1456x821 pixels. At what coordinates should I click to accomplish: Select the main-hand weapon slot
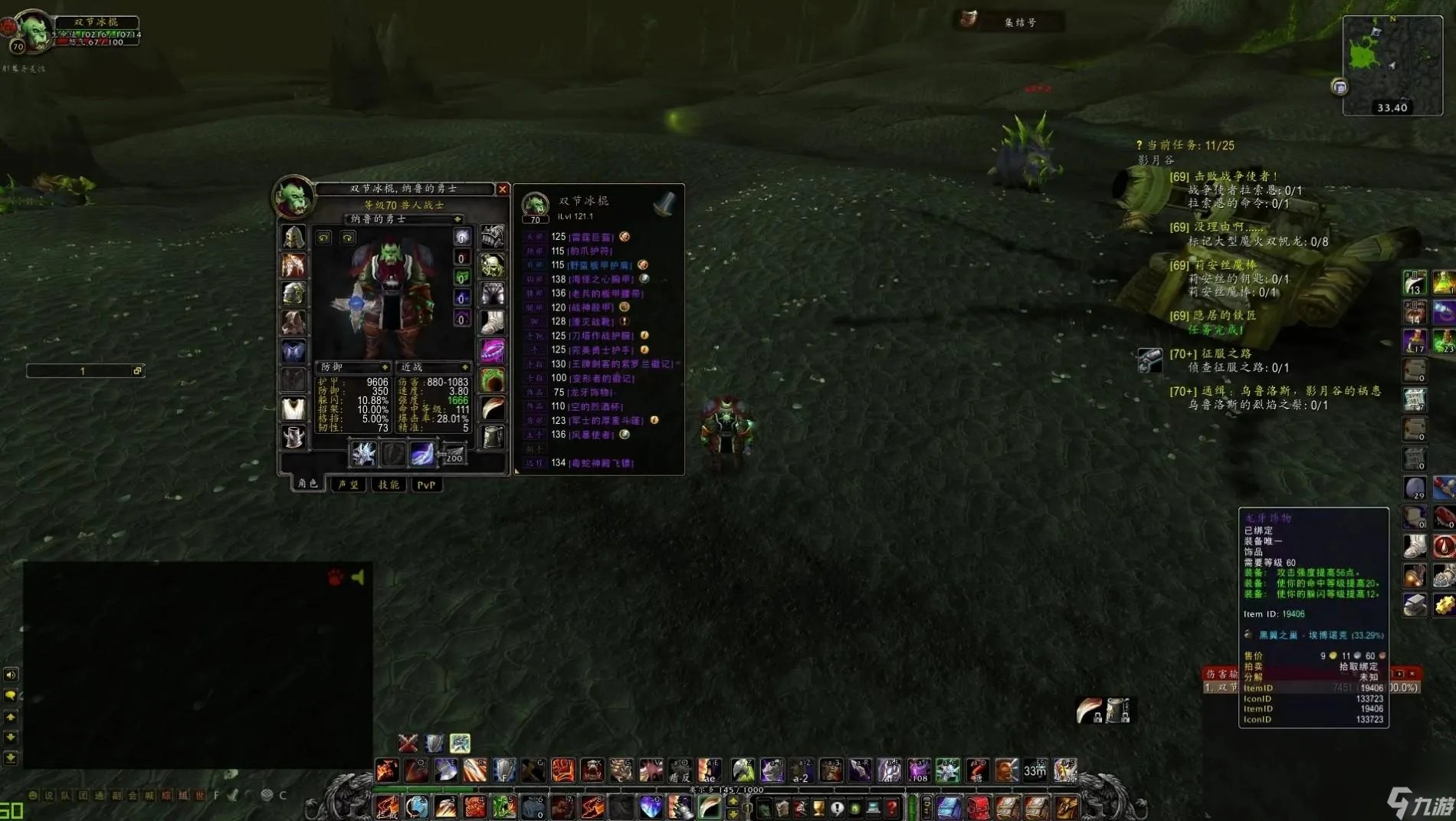pyautogui.click(x=363, y=454)
